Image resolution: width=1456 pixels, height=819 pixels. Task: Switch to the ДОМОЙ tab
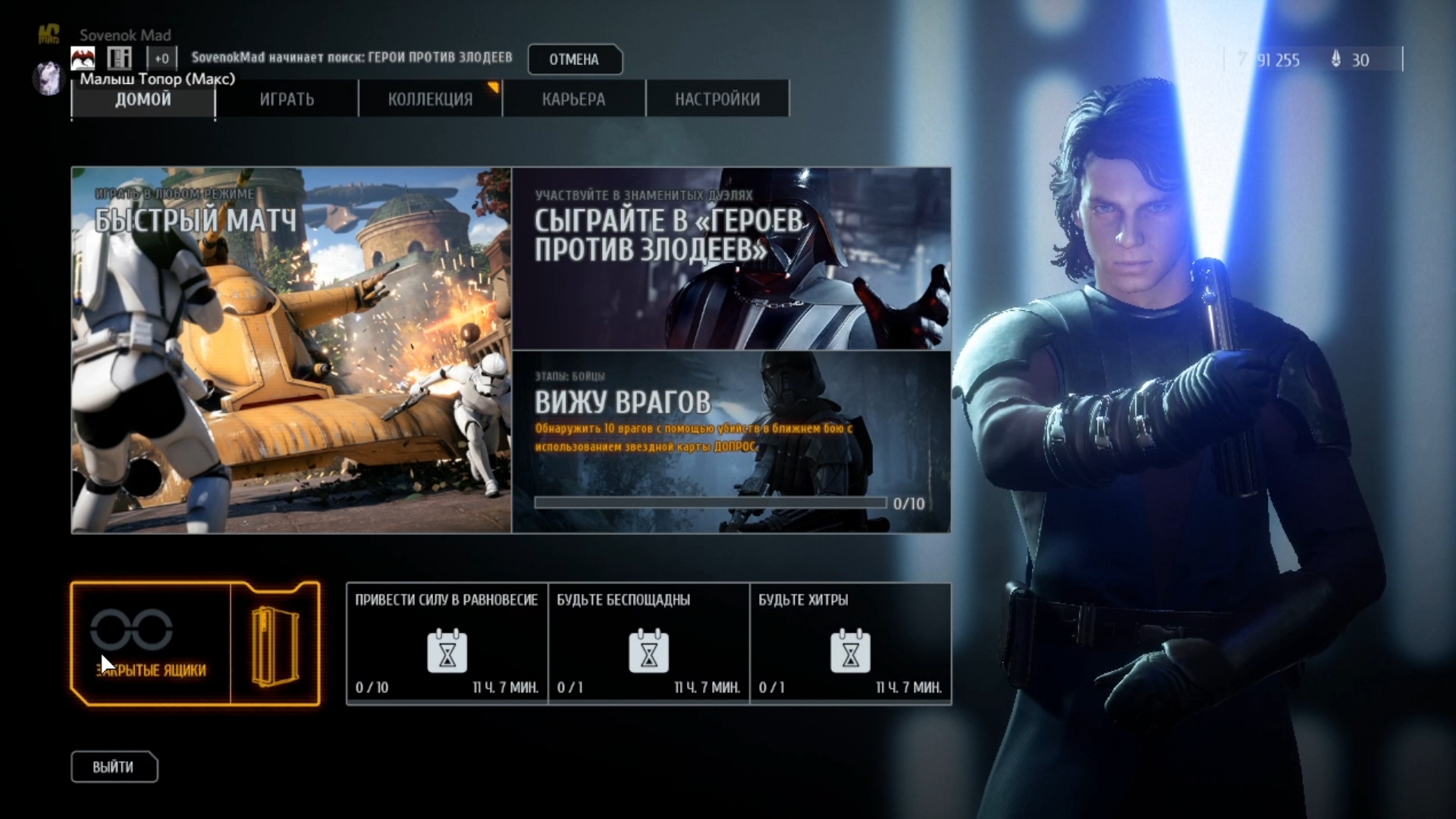pos(143,99)
